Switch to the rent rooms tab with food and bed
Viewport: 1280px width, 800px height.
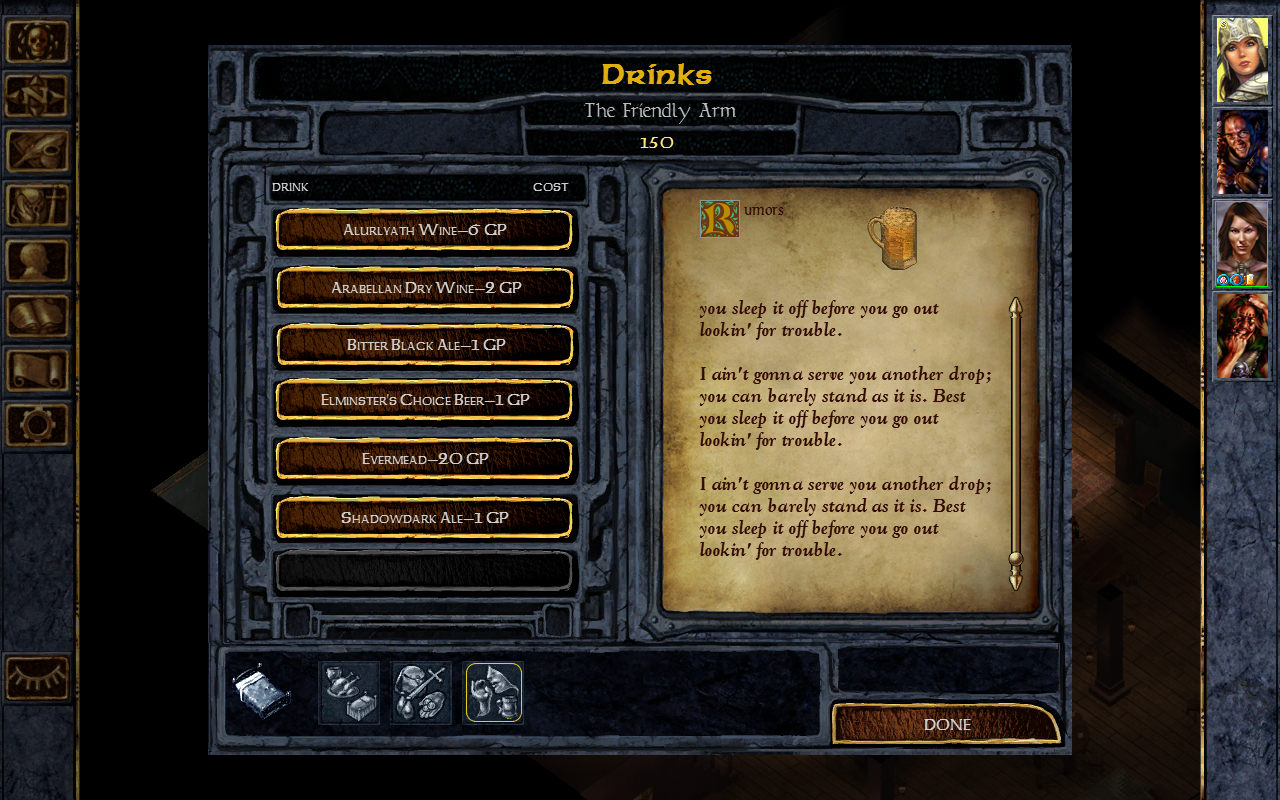(349, 692)
